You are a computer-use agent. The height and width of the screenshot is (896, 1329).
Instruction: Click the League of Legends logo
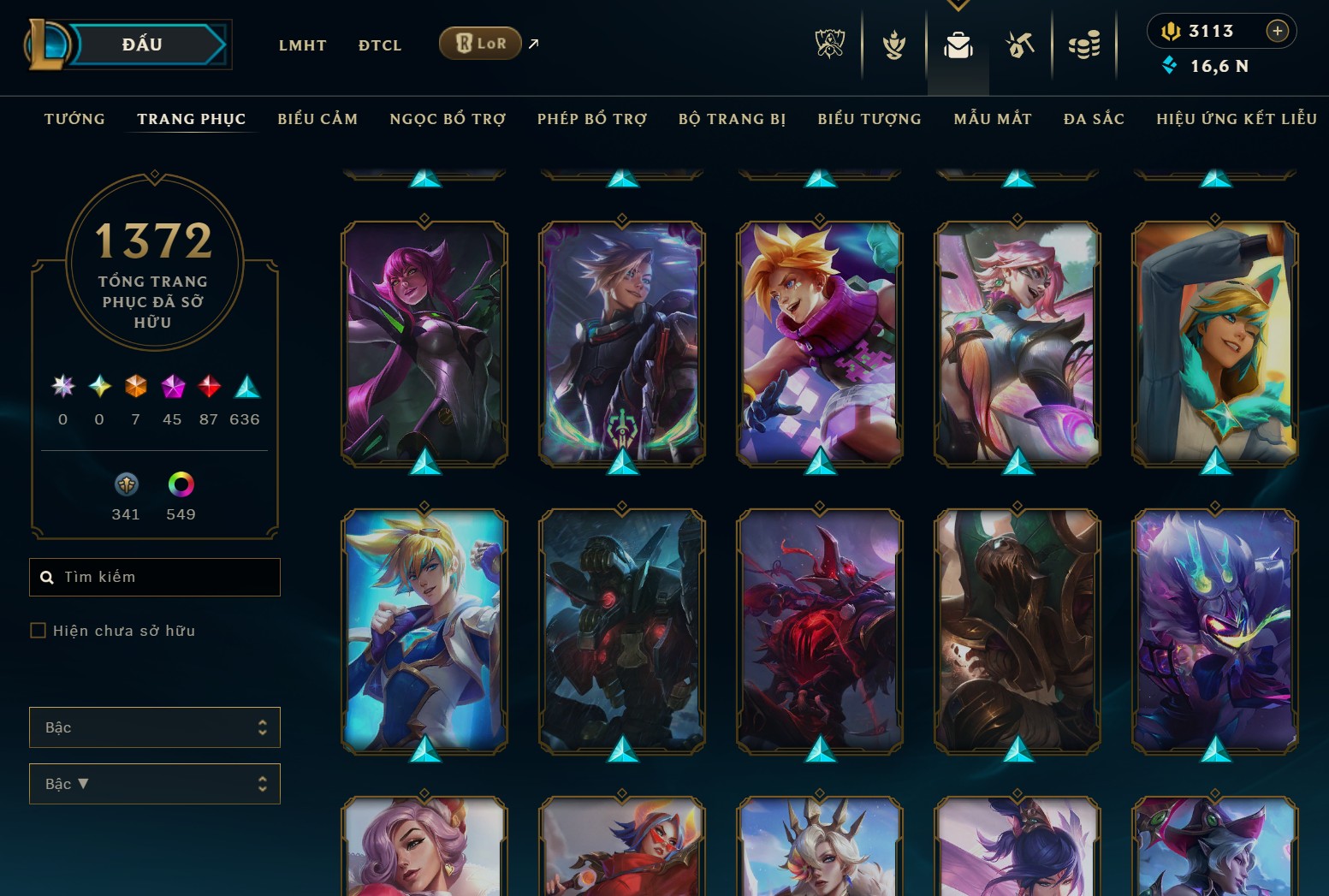[x=47, y=44]
